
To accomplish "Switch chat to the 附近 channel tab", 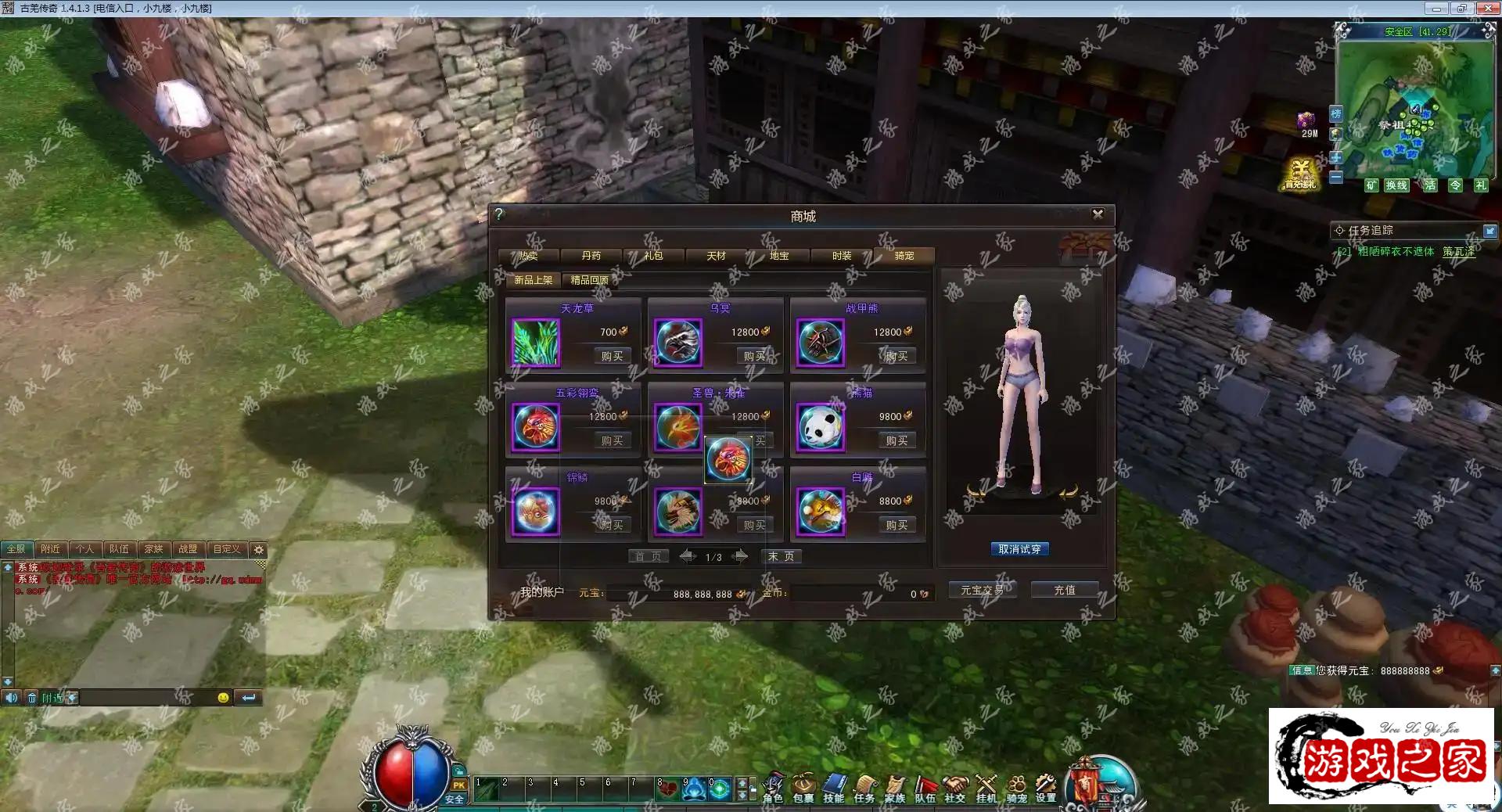I will pos(51,549).
